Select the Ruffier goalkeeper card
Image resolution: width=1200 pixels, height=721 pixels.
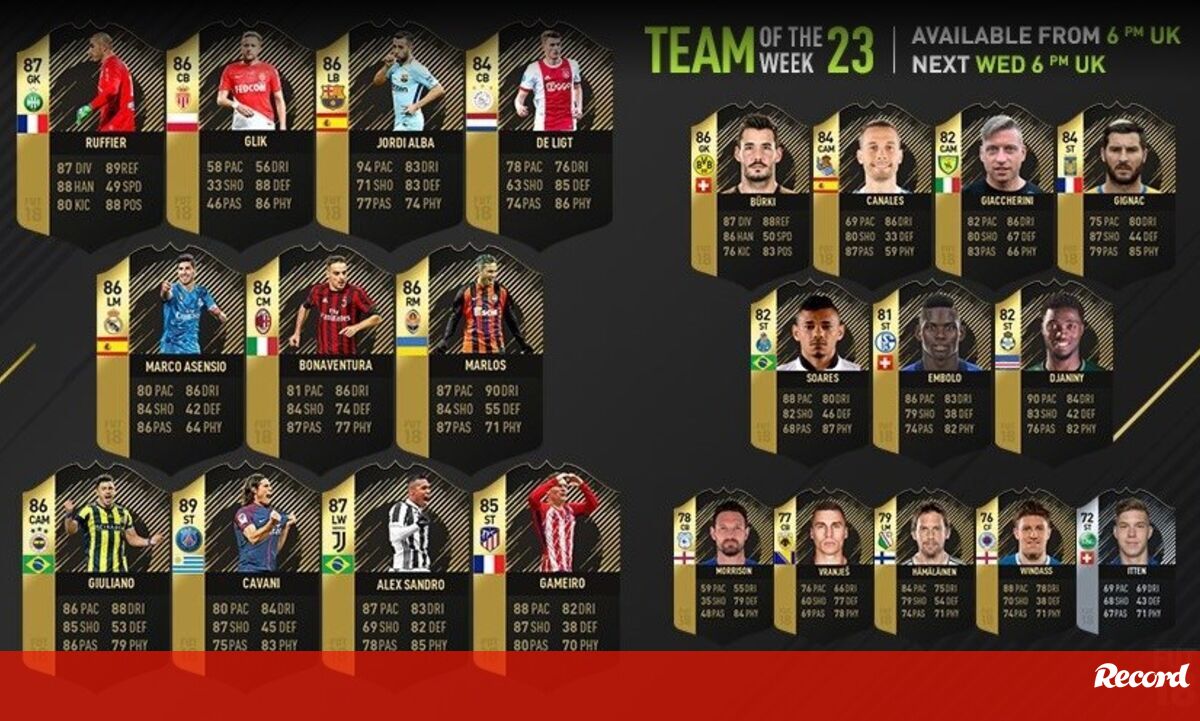pyautogui.click(x=91, y=130)
